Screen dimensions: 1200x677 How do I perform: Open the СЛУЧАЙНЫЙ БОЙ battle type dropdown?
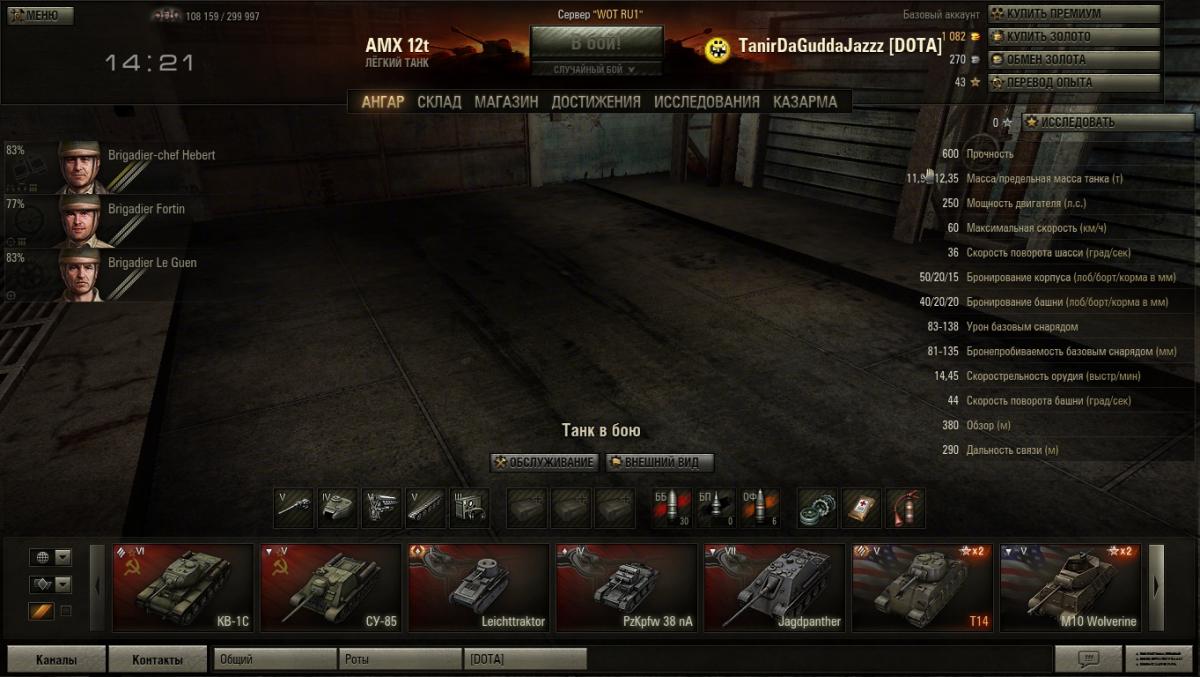596,69
